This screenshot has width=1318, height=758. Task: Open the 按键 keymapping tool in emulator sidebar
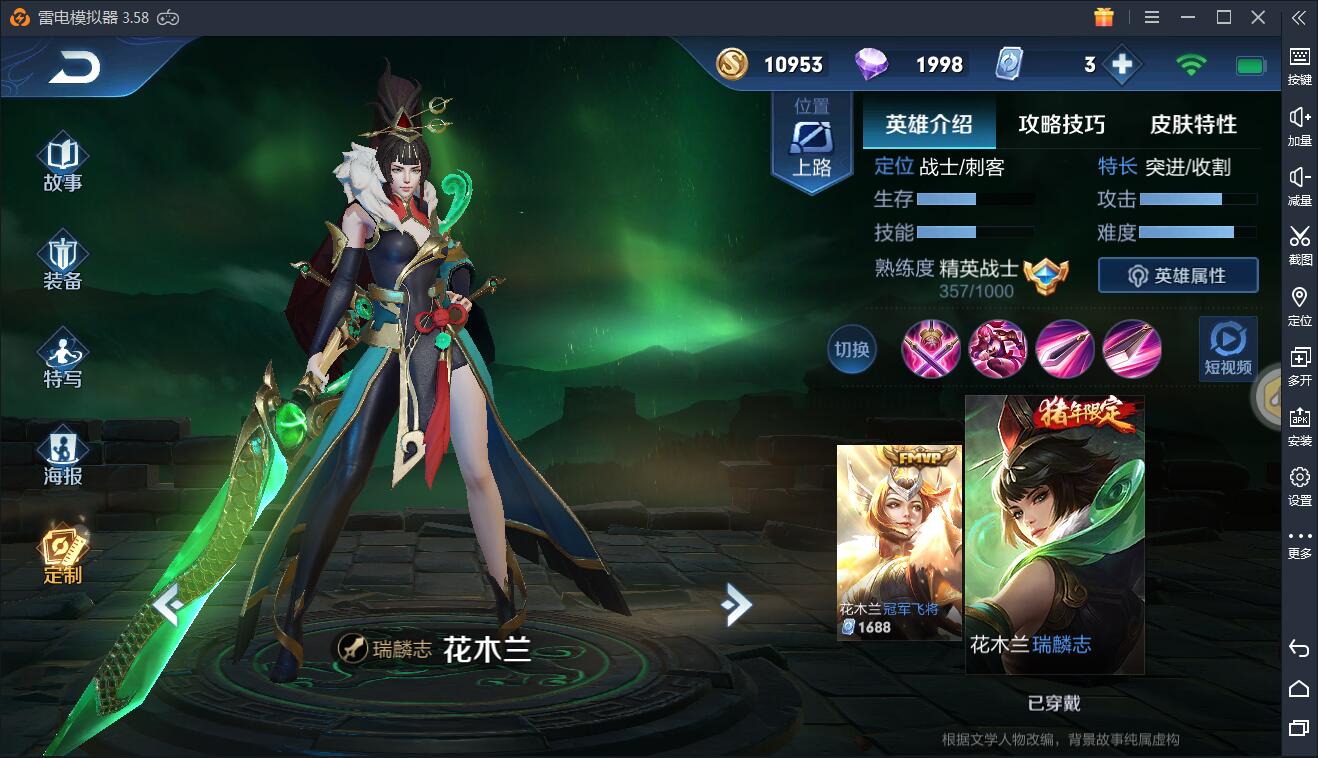pos(1299,62)
